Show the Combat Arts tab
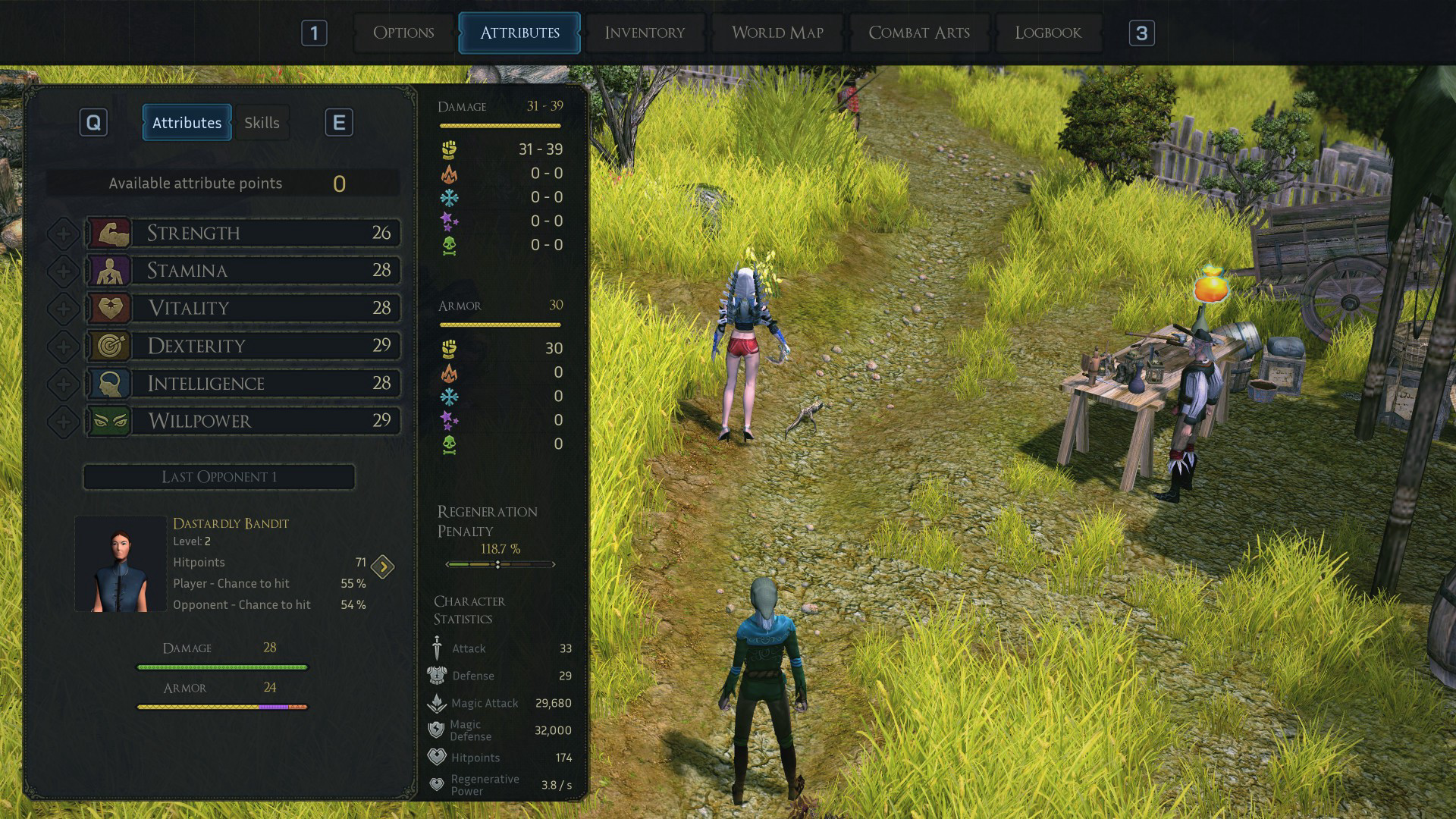The height and width of the screenshot is (819, 1456). pyautogui.click(x=919, y=33)
